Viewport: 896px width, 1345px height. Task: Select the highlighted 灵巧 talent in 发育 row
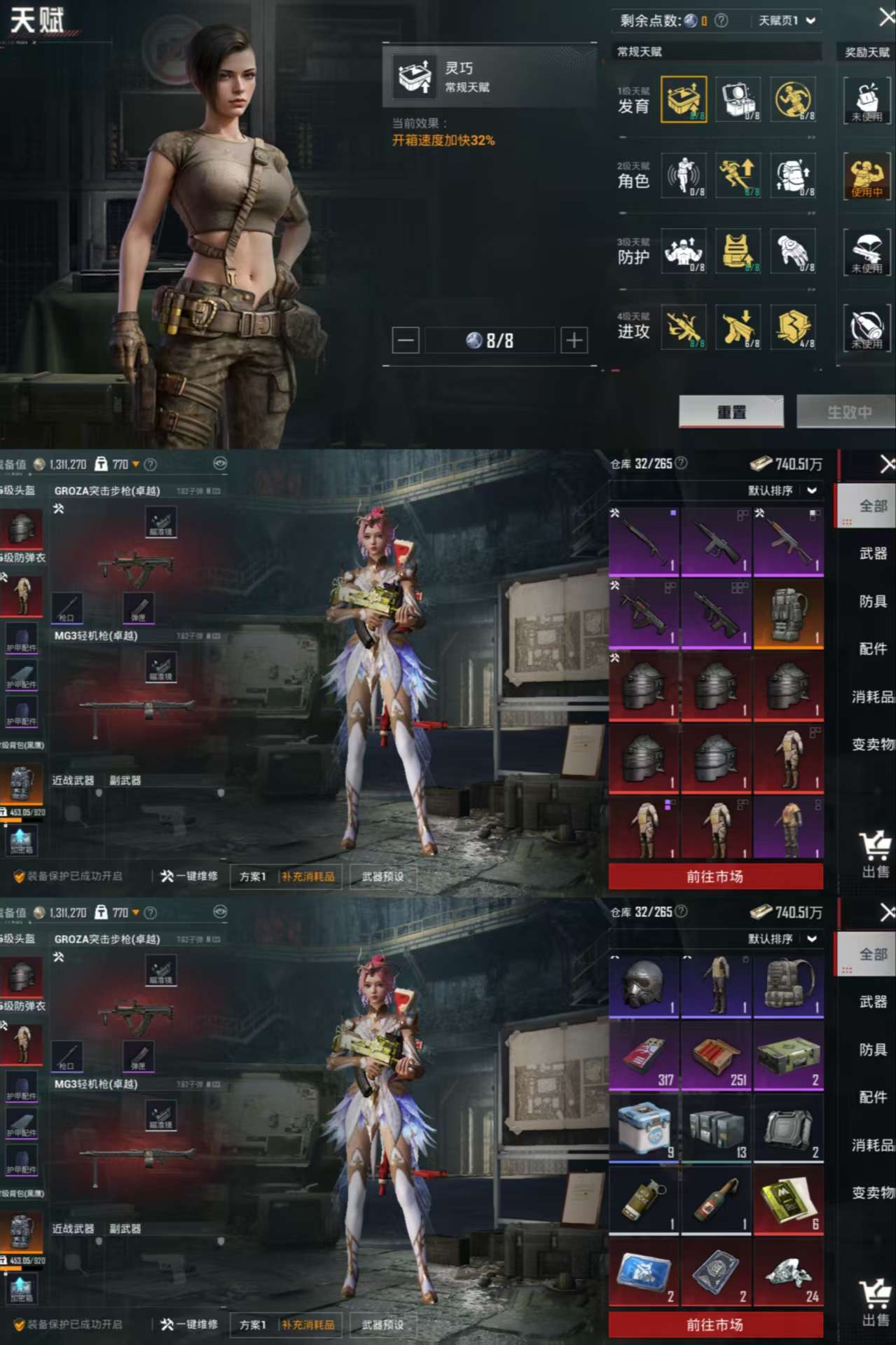click(x=684, y=99)
